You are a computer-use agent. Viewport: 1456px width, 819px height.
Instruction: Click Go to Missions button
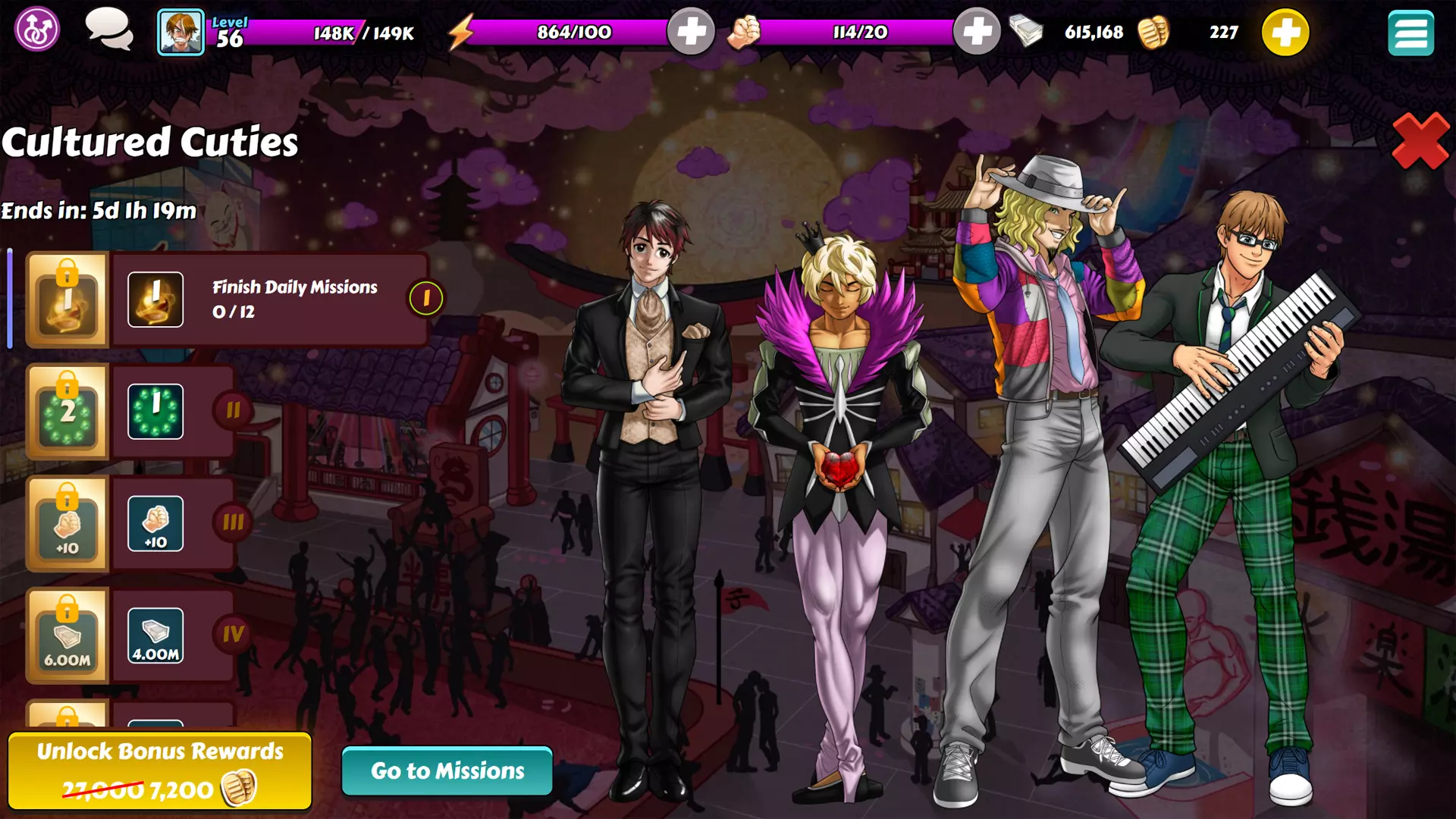coord(447,770)
